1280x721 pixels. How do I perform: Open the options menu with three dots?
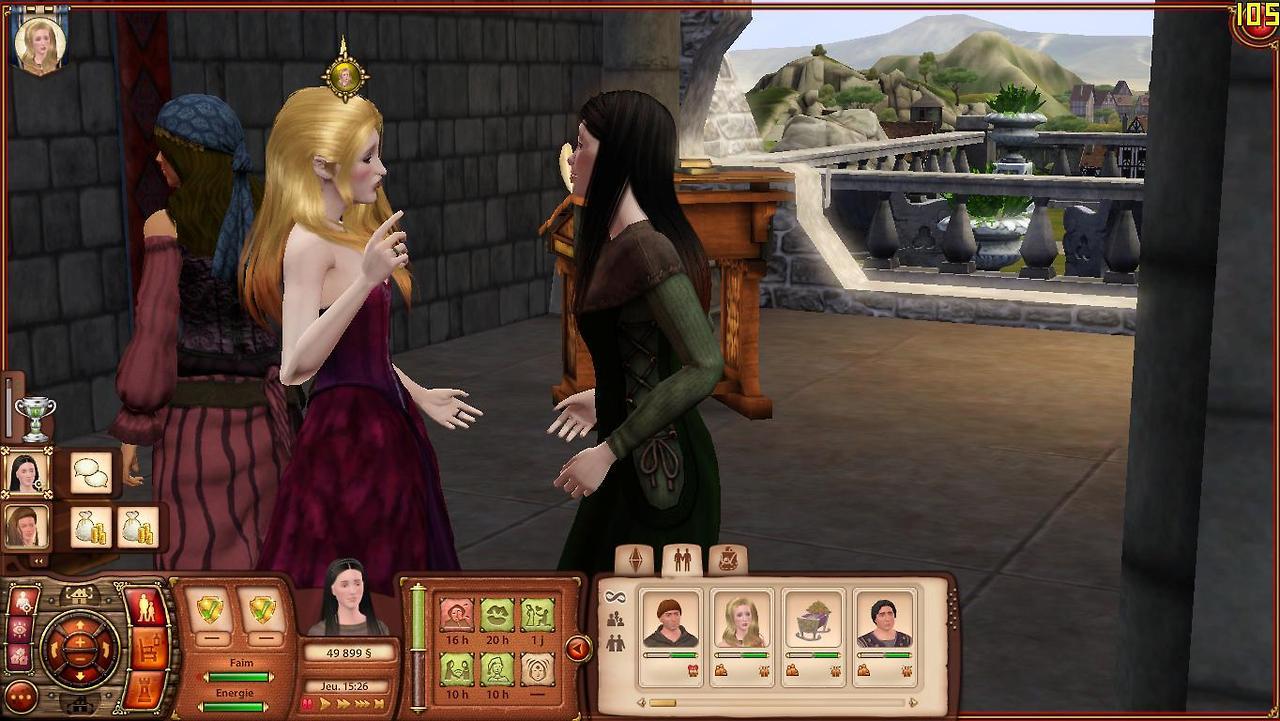[x=20, y=696]
